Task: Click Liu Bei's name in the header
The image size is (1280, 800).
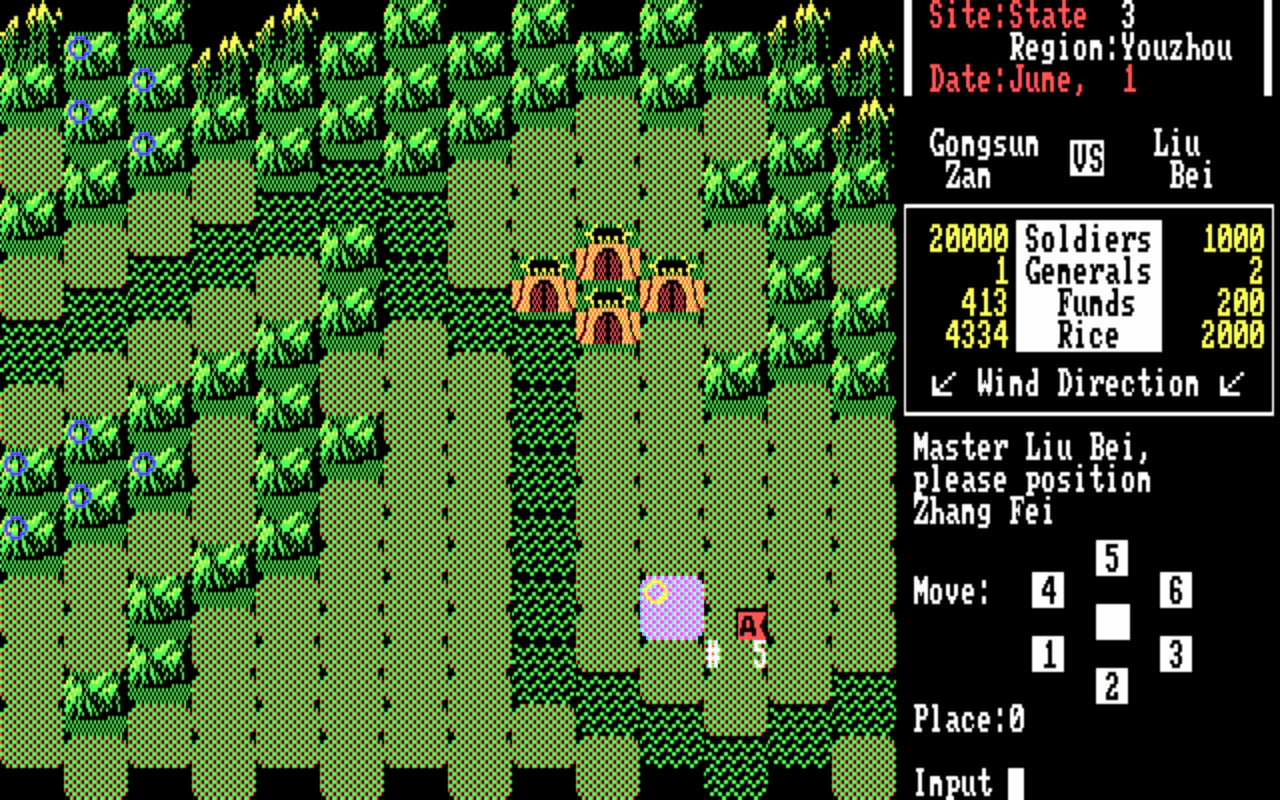Action: 1184,160
